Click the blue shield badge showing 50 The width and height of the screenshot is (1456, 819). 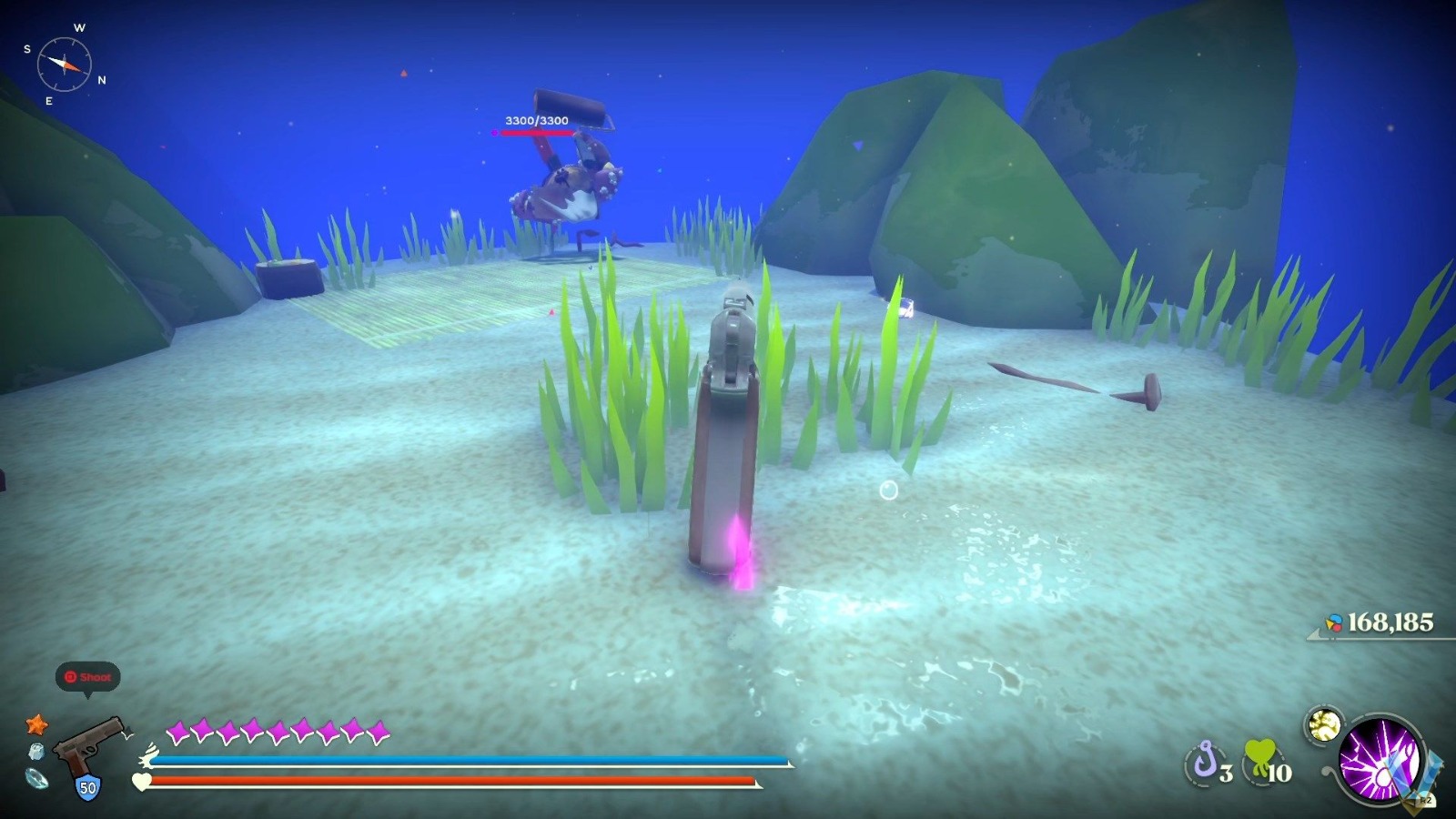pos(88,785)
